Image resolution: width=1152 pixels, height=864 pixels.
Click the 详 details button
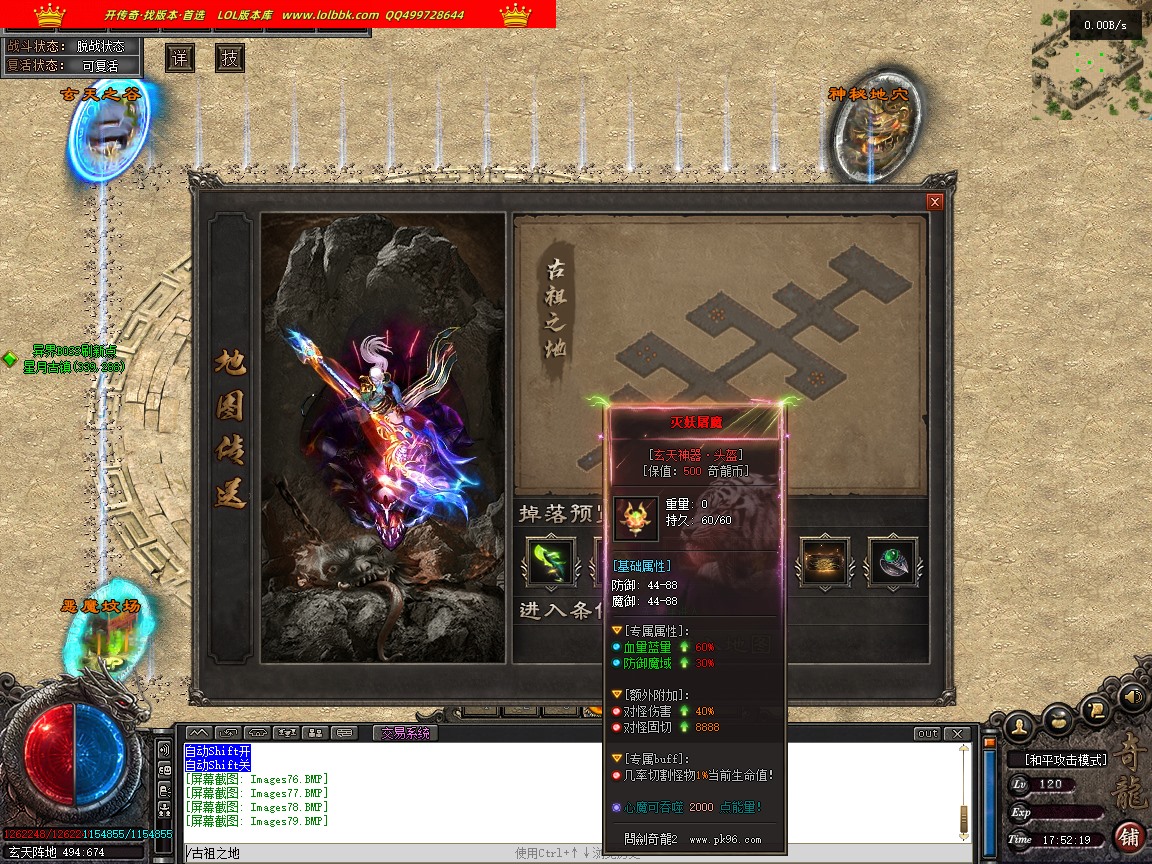(x=179, y=59)
